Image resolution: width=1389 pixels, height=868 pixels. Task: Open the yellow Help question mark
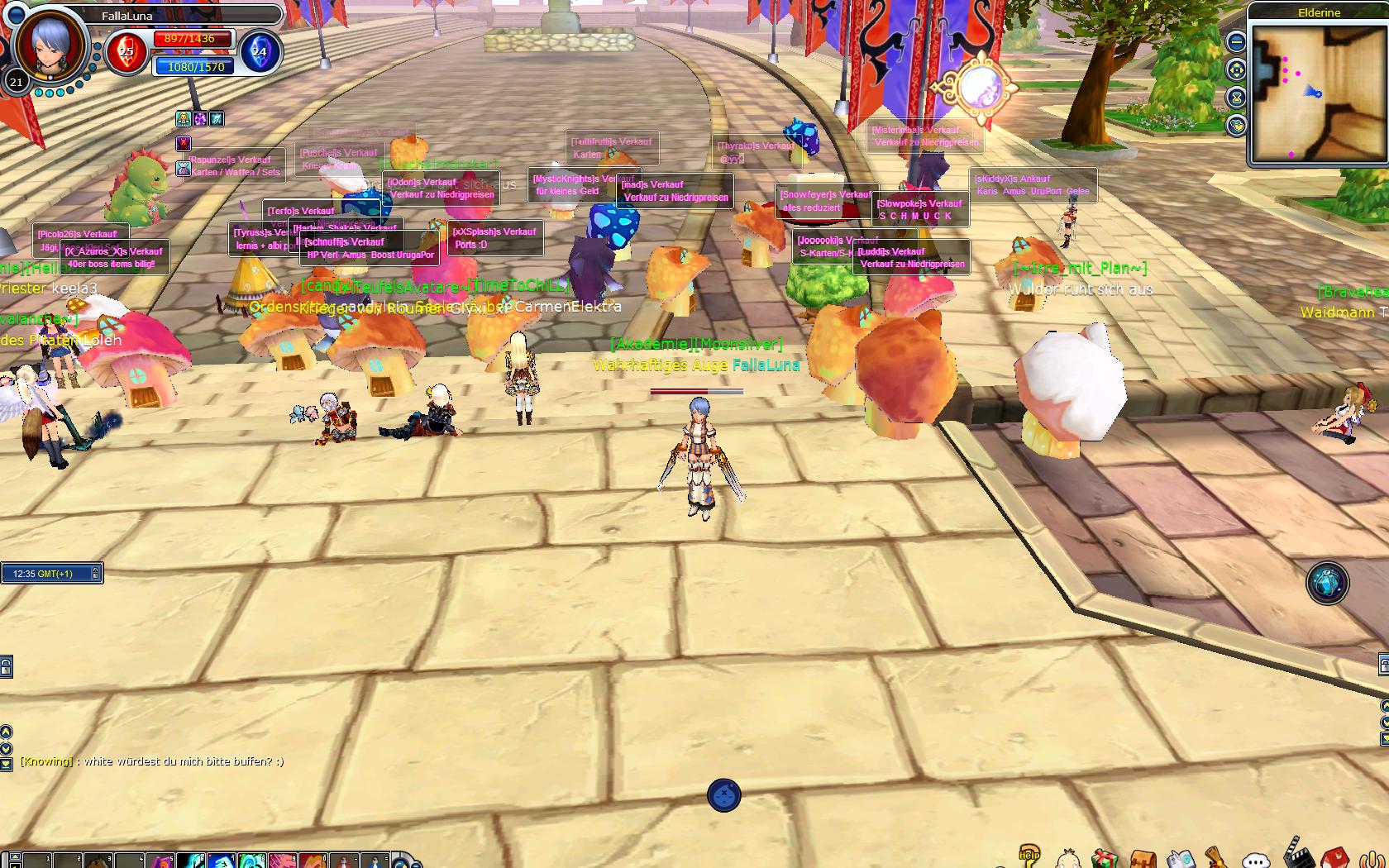(x=1029, y=856)
